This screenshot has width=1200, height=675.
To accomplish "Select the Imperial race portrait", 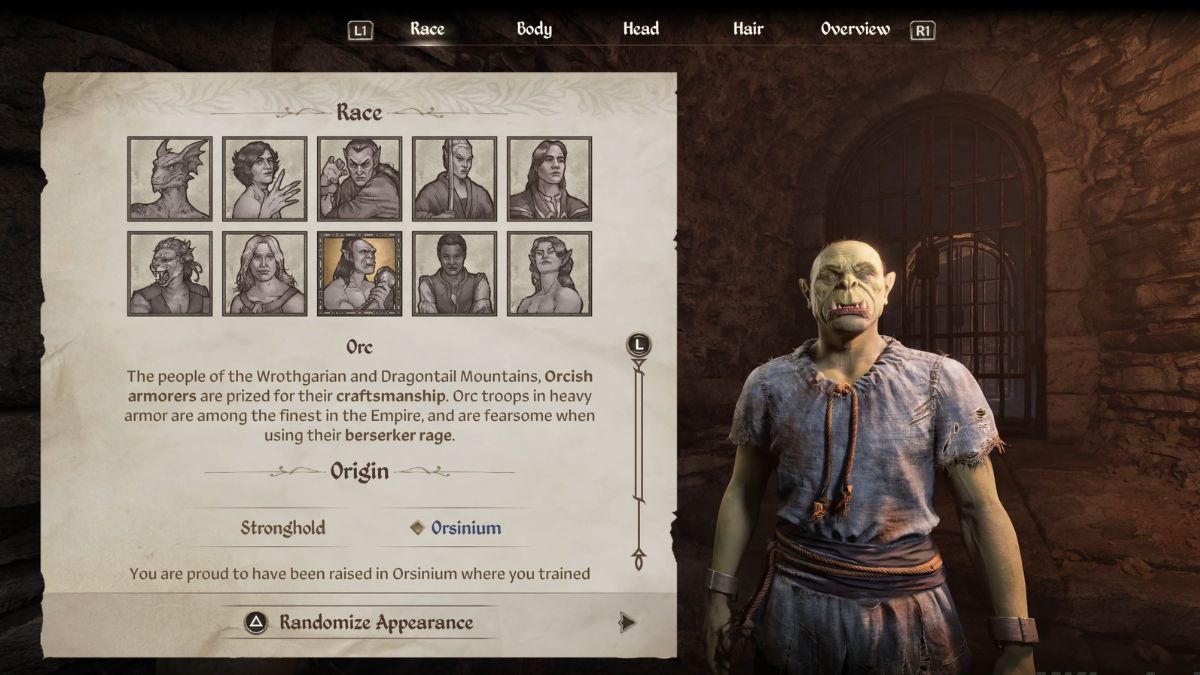I will [550, 178].
